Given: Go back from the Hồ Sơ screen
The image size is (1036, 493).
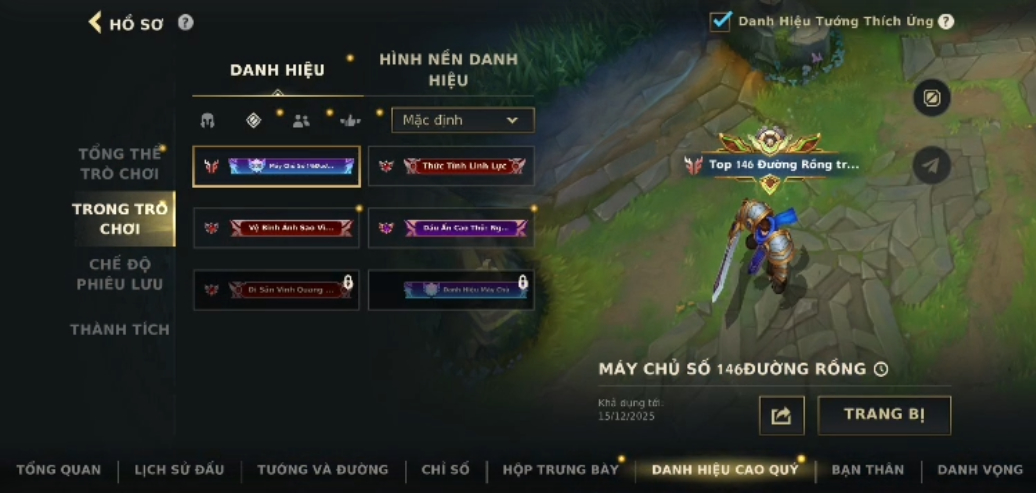Looking at the screenshot, I should point(96,22).
